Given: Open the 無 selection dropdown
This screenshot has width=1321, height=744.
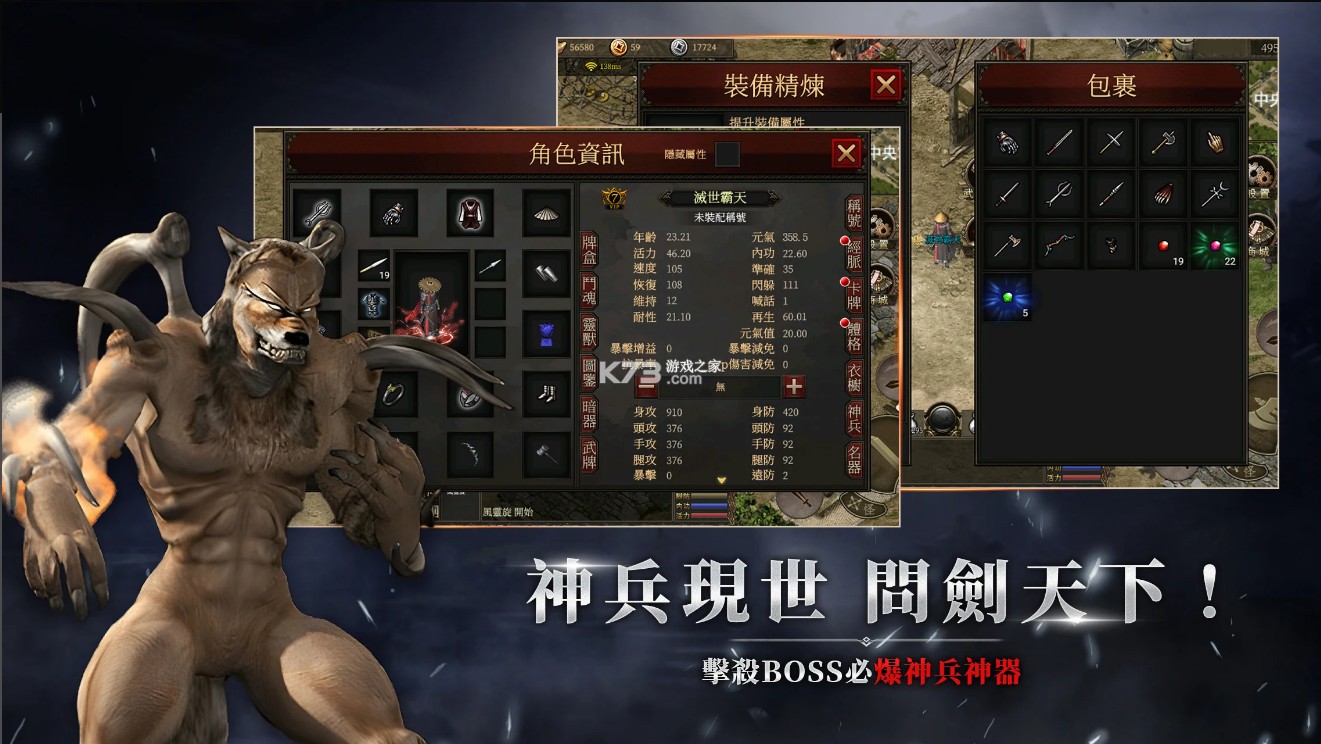Looking at the screenshot, I should [x=719, y=386].
